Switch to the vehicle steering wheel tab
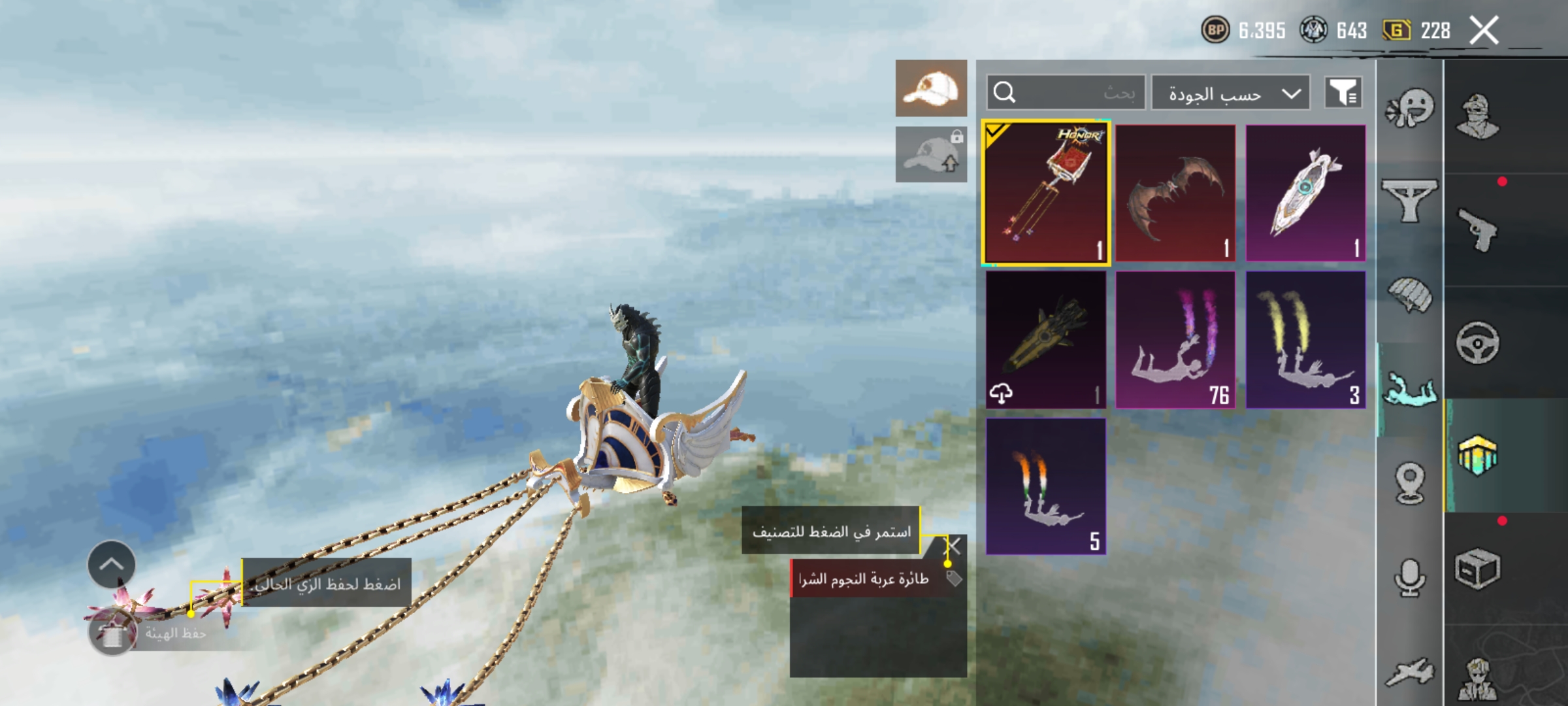The height and width of the screenshot is (706, 1568). [x=1477, y=343]
